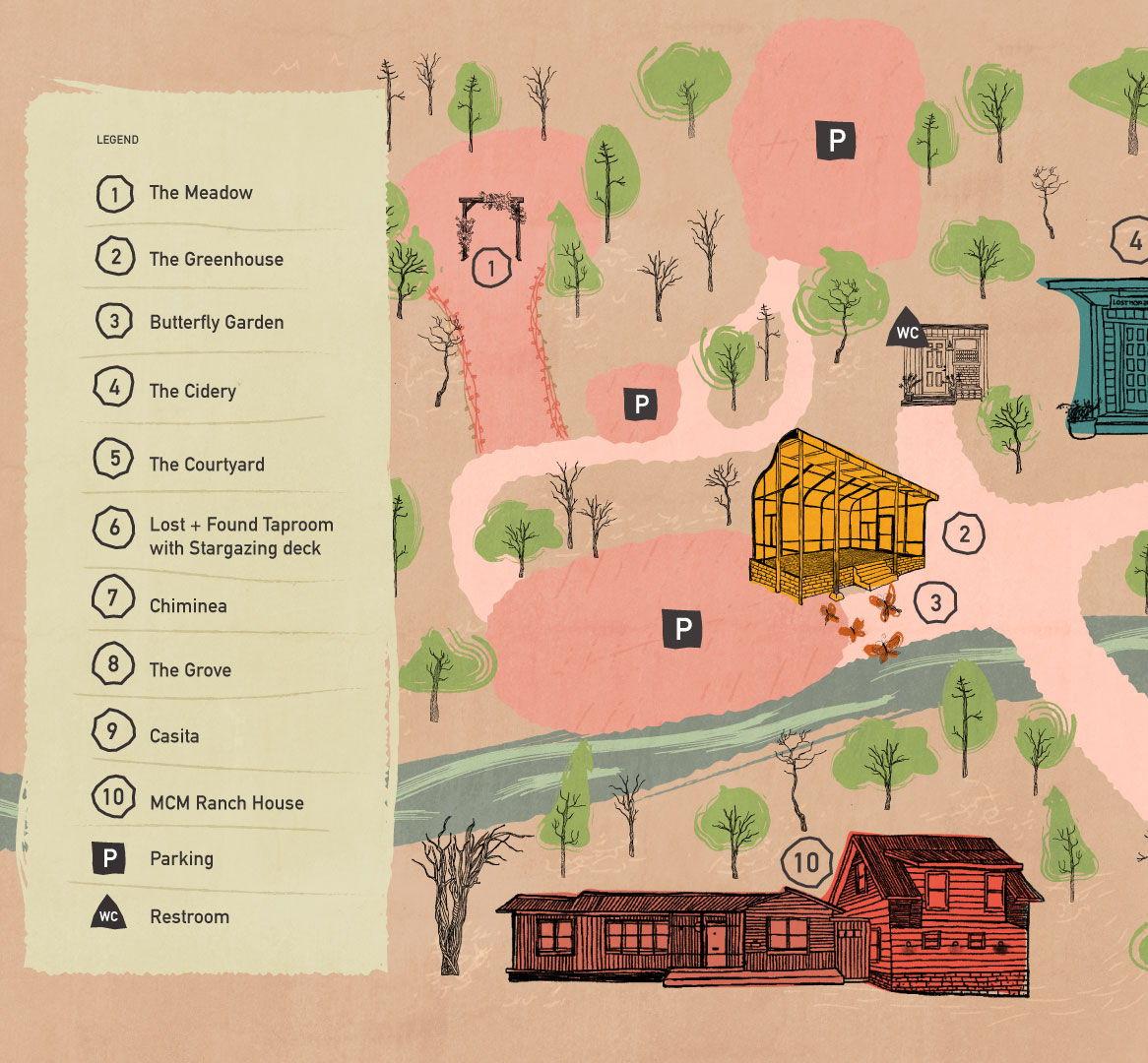Select the Casita legend row
The height and width of the screenshot is (1063, 1148).
point(174,735)
